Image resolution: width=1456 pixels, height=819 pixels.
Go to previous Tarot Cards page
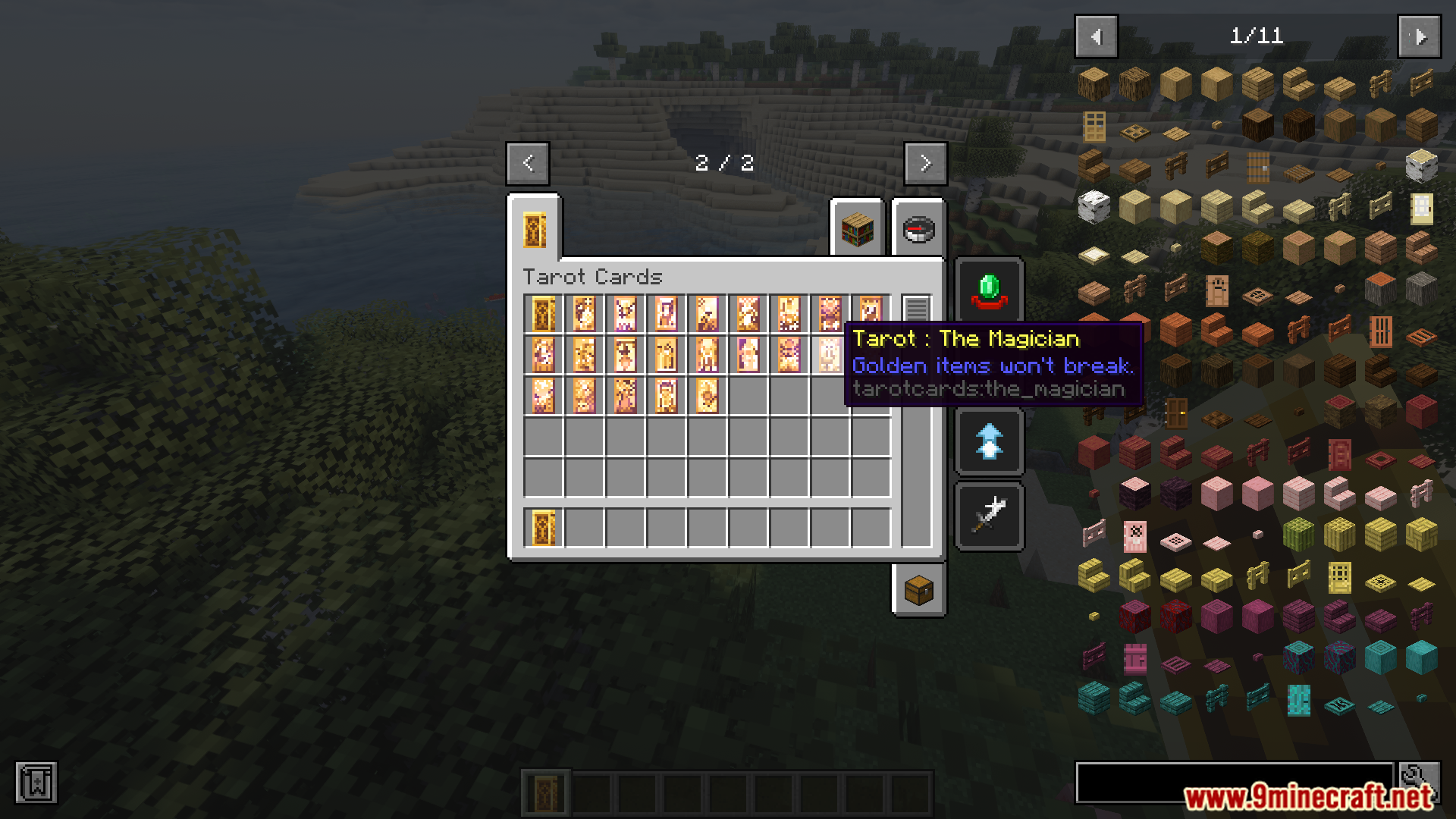point(528,163)
